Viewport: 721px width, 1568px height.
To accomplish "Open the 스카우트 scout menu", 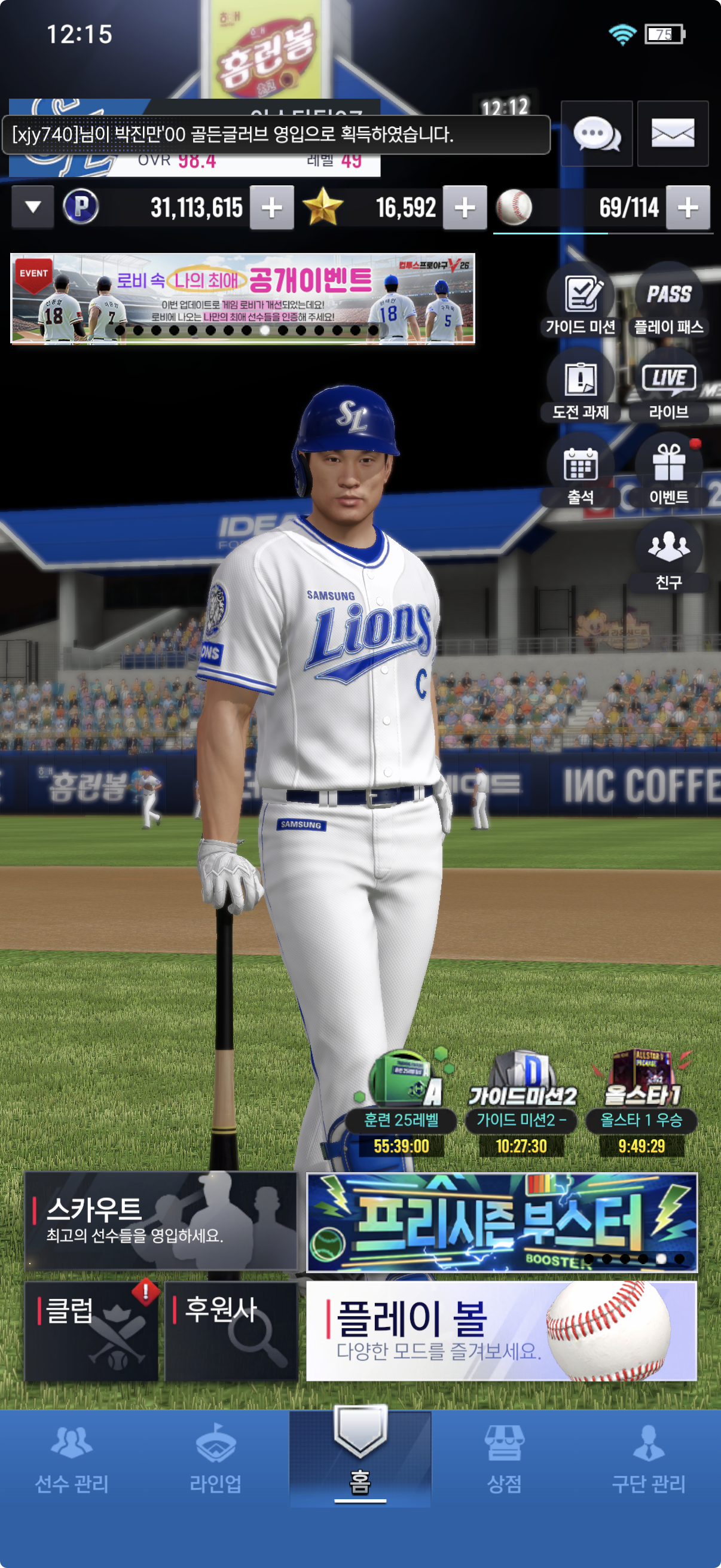I will [161, 1221].
